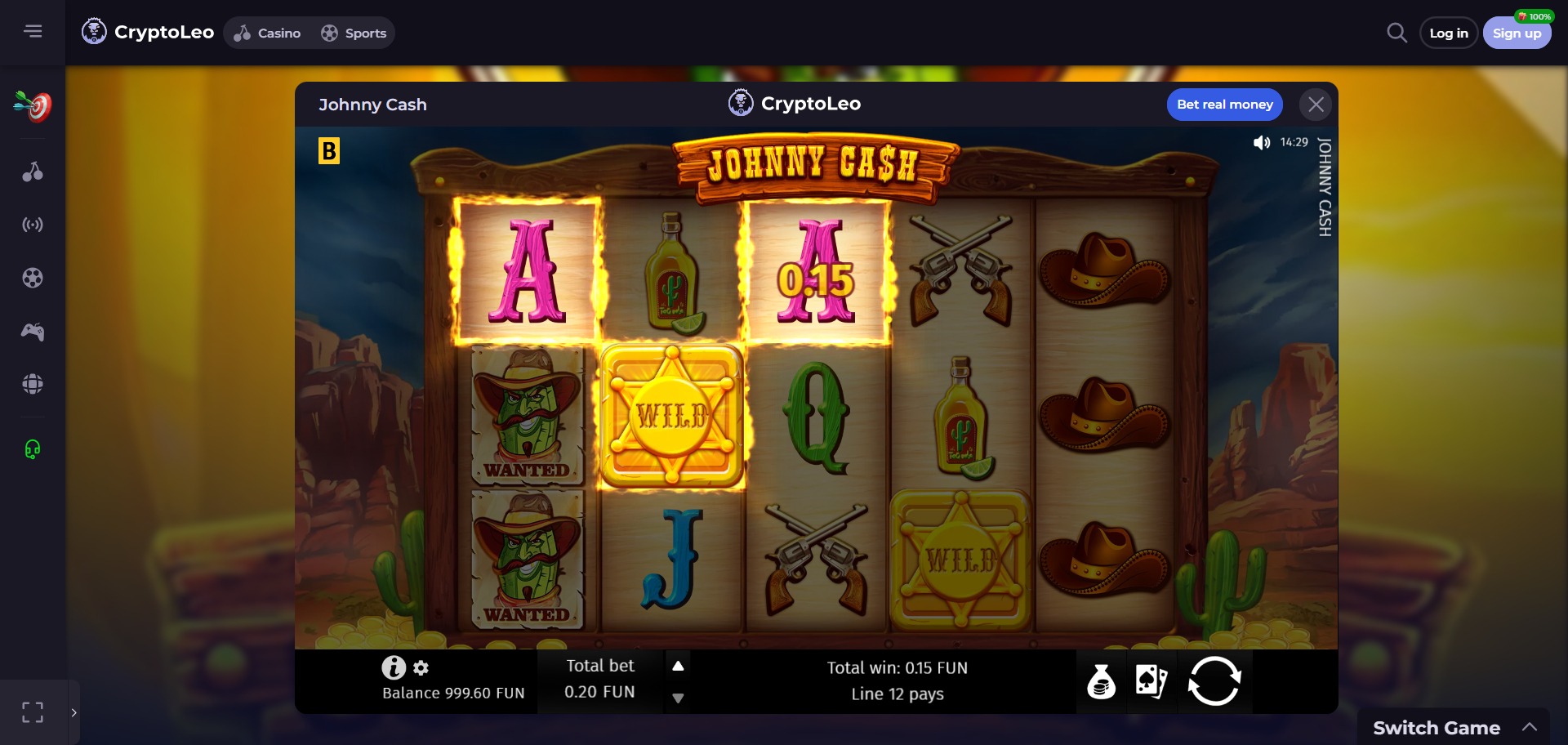Toggle fullscreen mode from the sidebar
This screenshot has width=1568, height=745.
pos(33,712)
